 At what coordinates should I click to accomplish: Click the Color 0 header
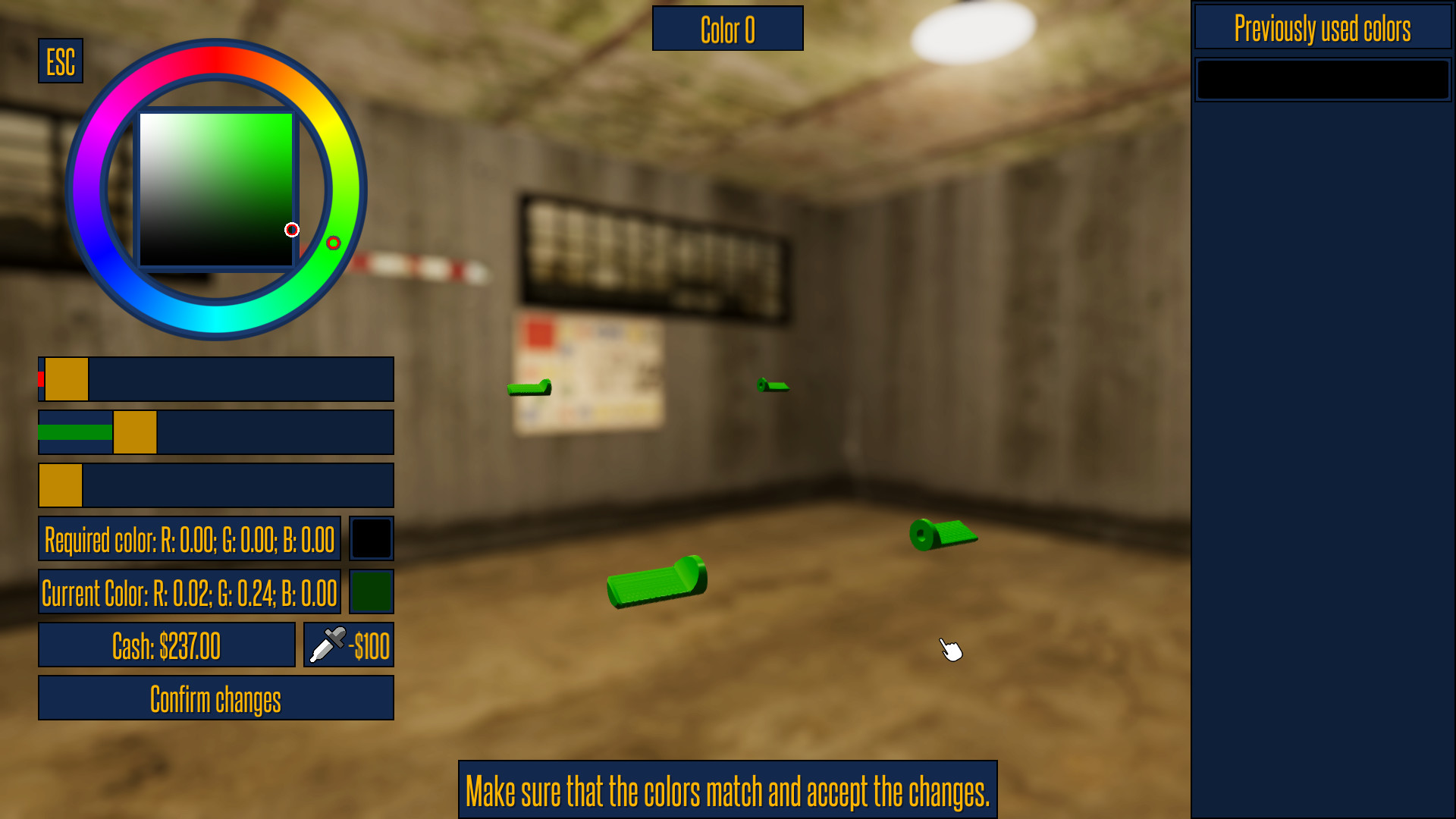click(x=727, y=29)
